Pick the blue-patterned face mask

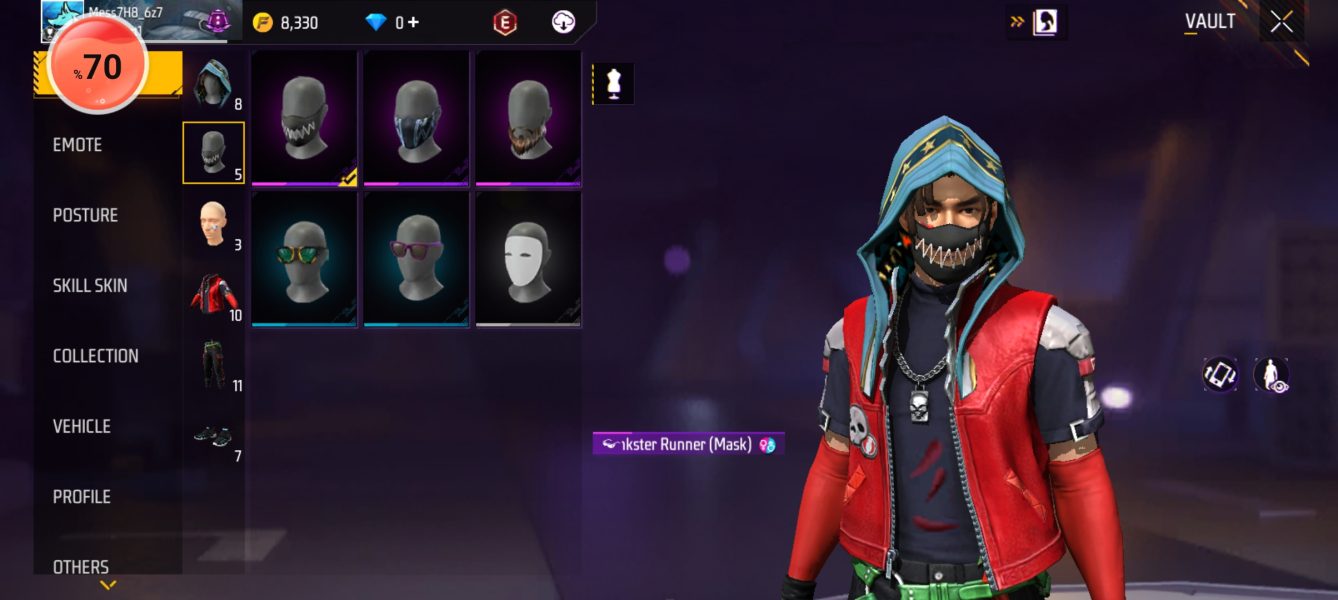click(416, 118)
